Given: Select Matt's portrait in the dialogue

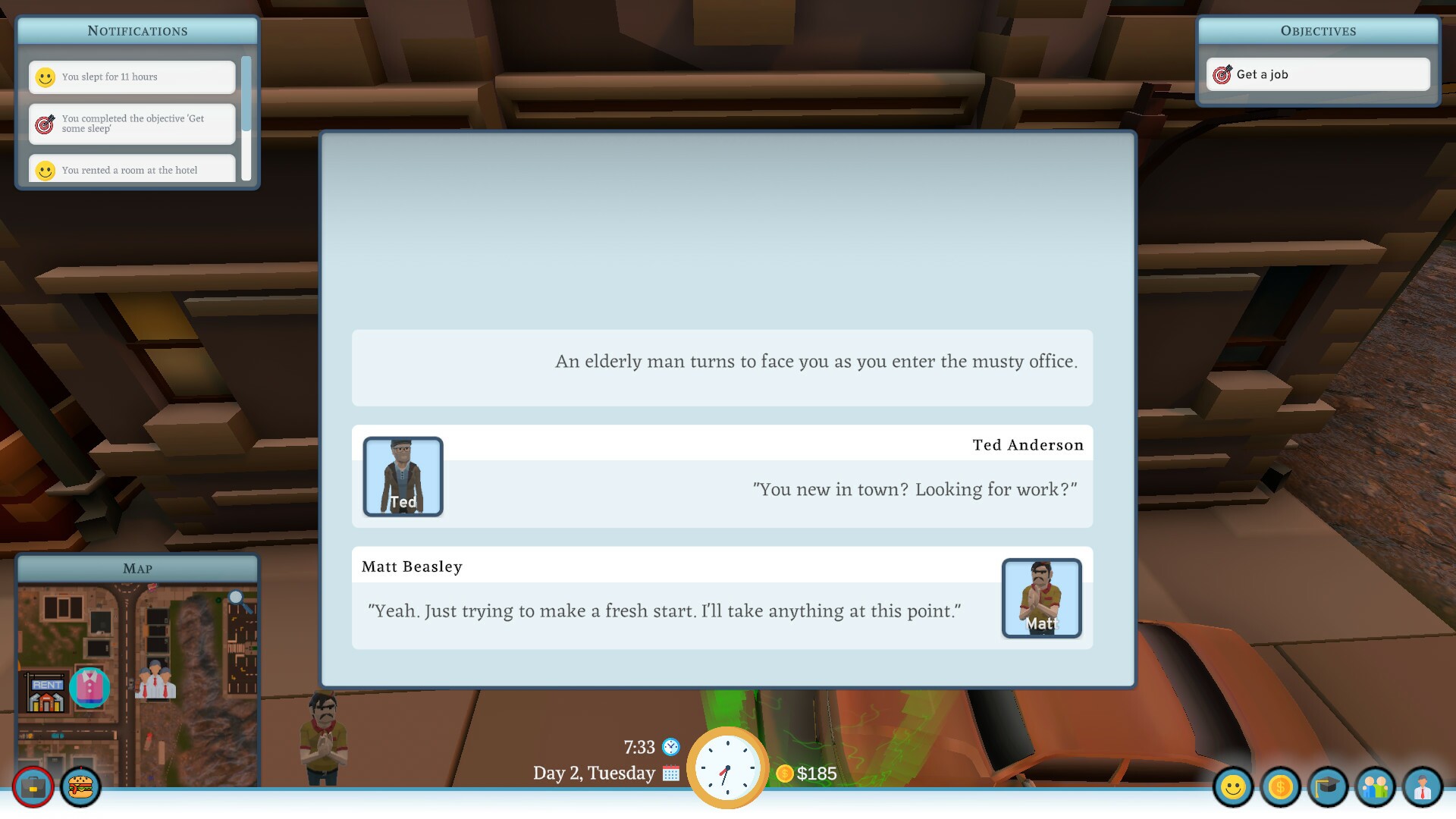Looking at the screenshot, I should tap(1041, 598).
